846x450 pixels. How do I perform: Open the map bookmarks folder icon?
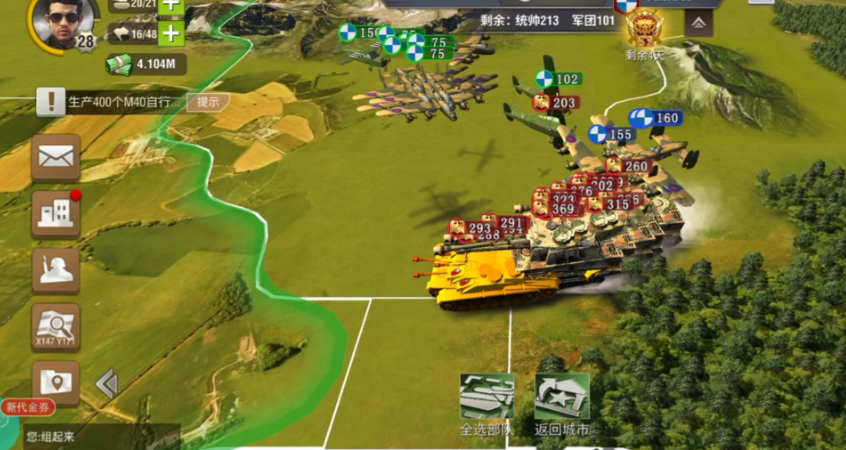coord(55,382)
